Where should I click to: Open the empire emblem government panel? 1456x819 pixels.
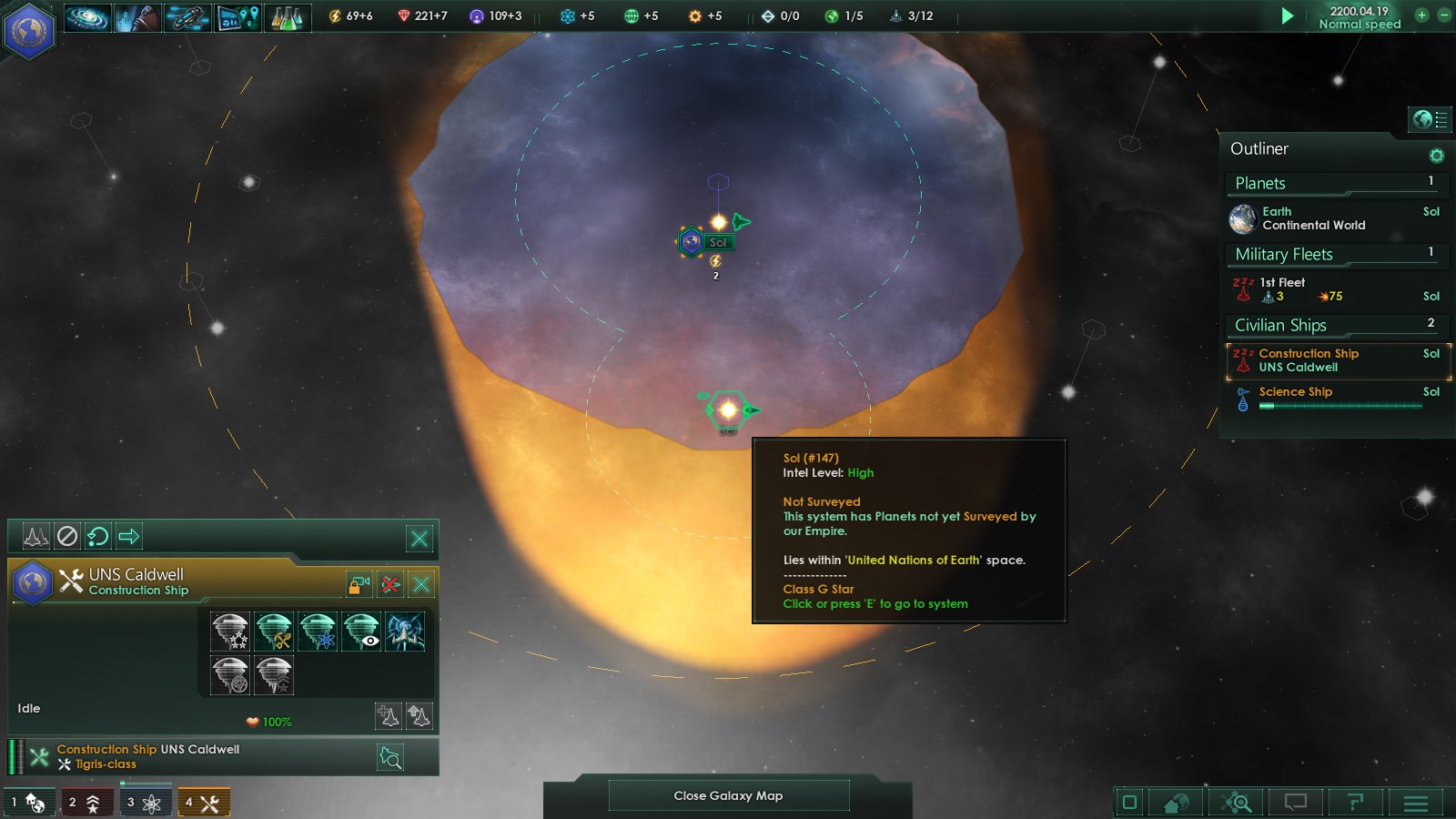[29, 30]
